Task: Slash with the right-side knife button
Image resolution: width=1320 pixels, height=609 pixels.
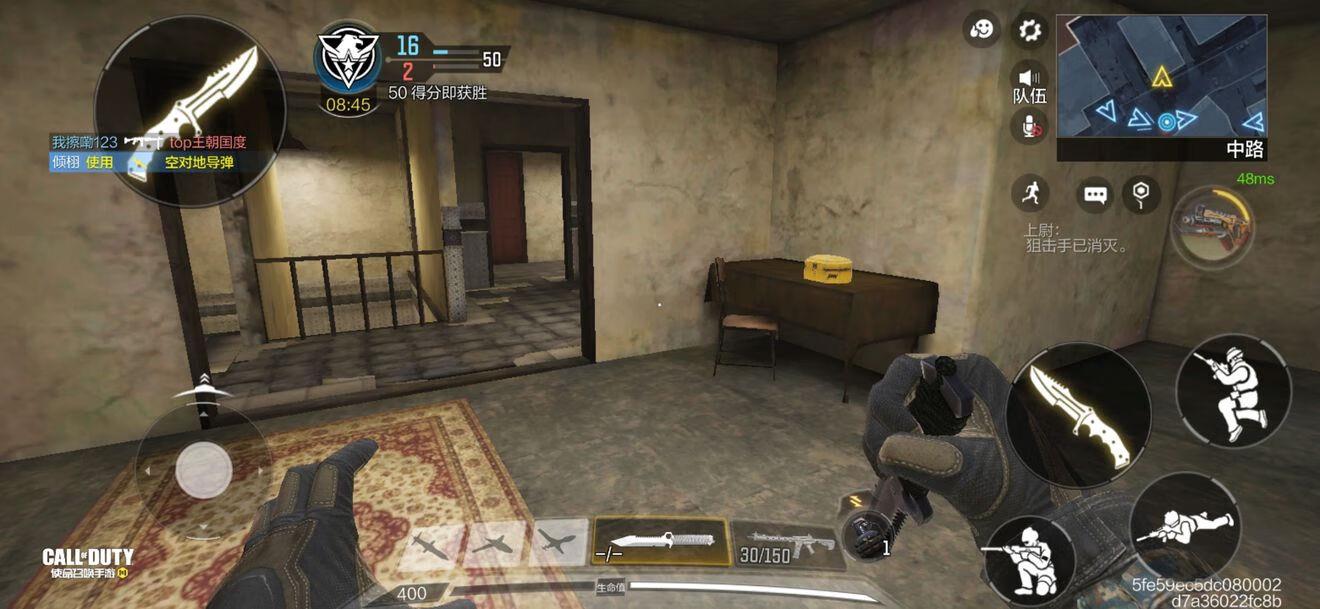Action: 1079,415
